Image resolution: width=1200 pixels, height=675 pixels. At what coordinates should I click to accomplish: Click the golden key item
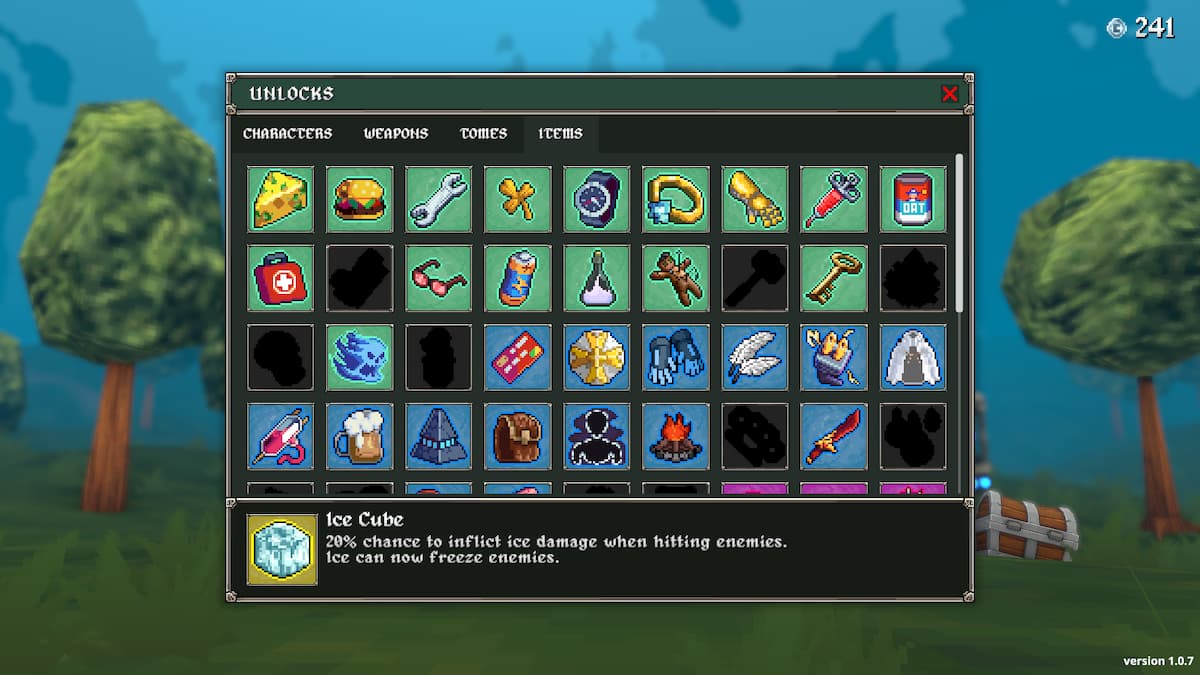click(834, 277)
